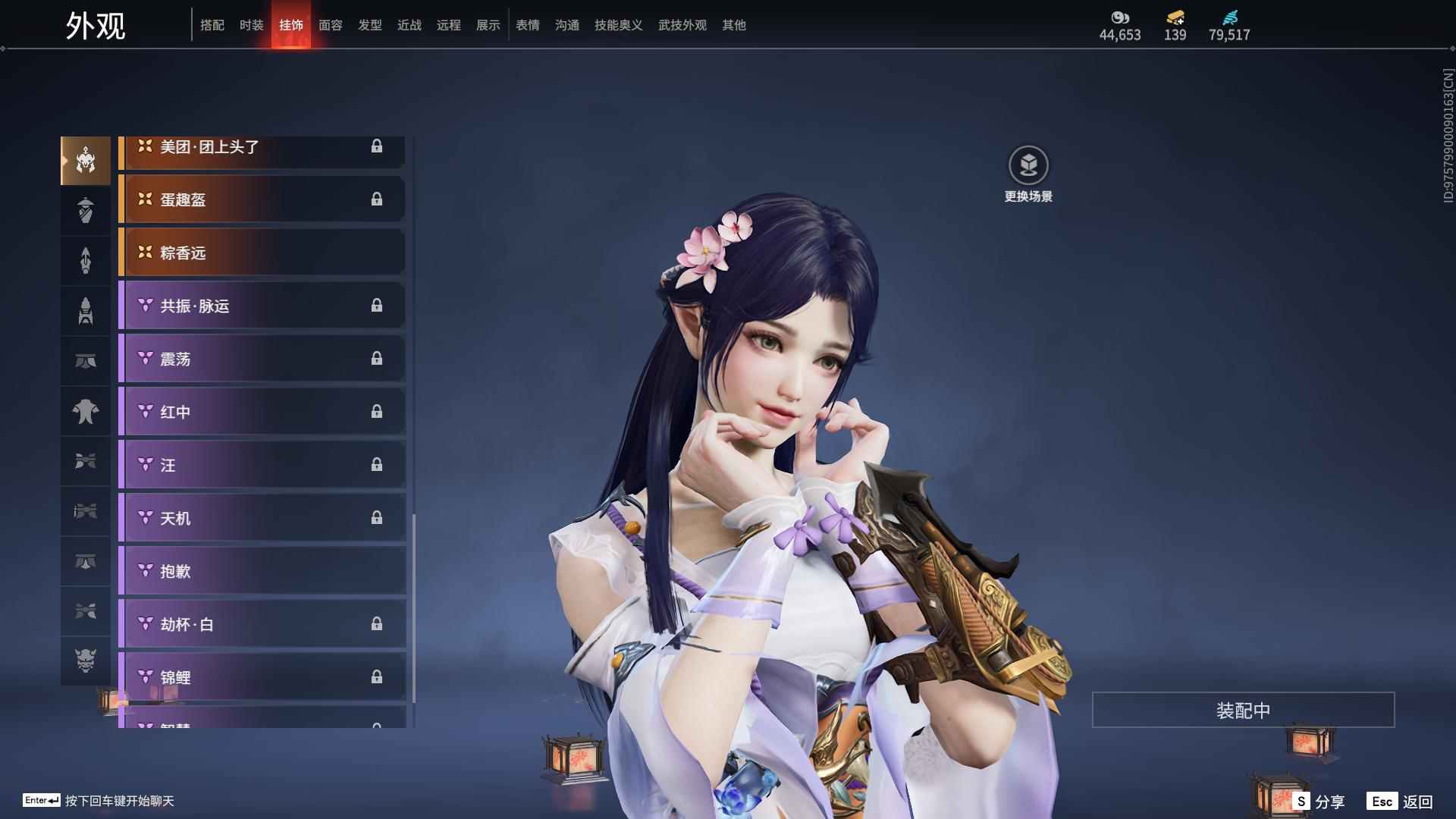Select the demon mask category icon
Screen dimensions: 1456x819
coord(86,661)
